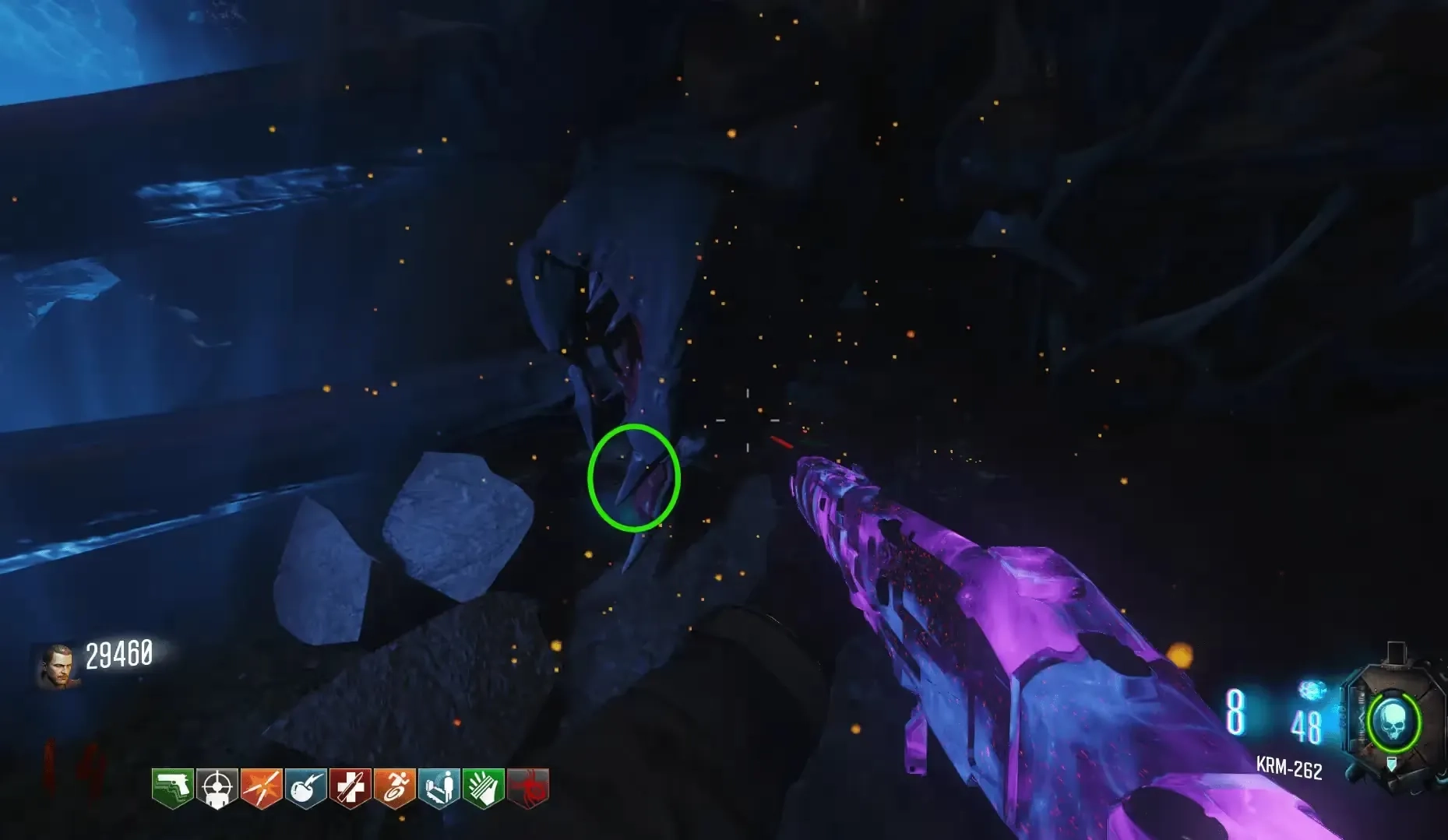Click the Quick Revive perk icon

point(439,788)
